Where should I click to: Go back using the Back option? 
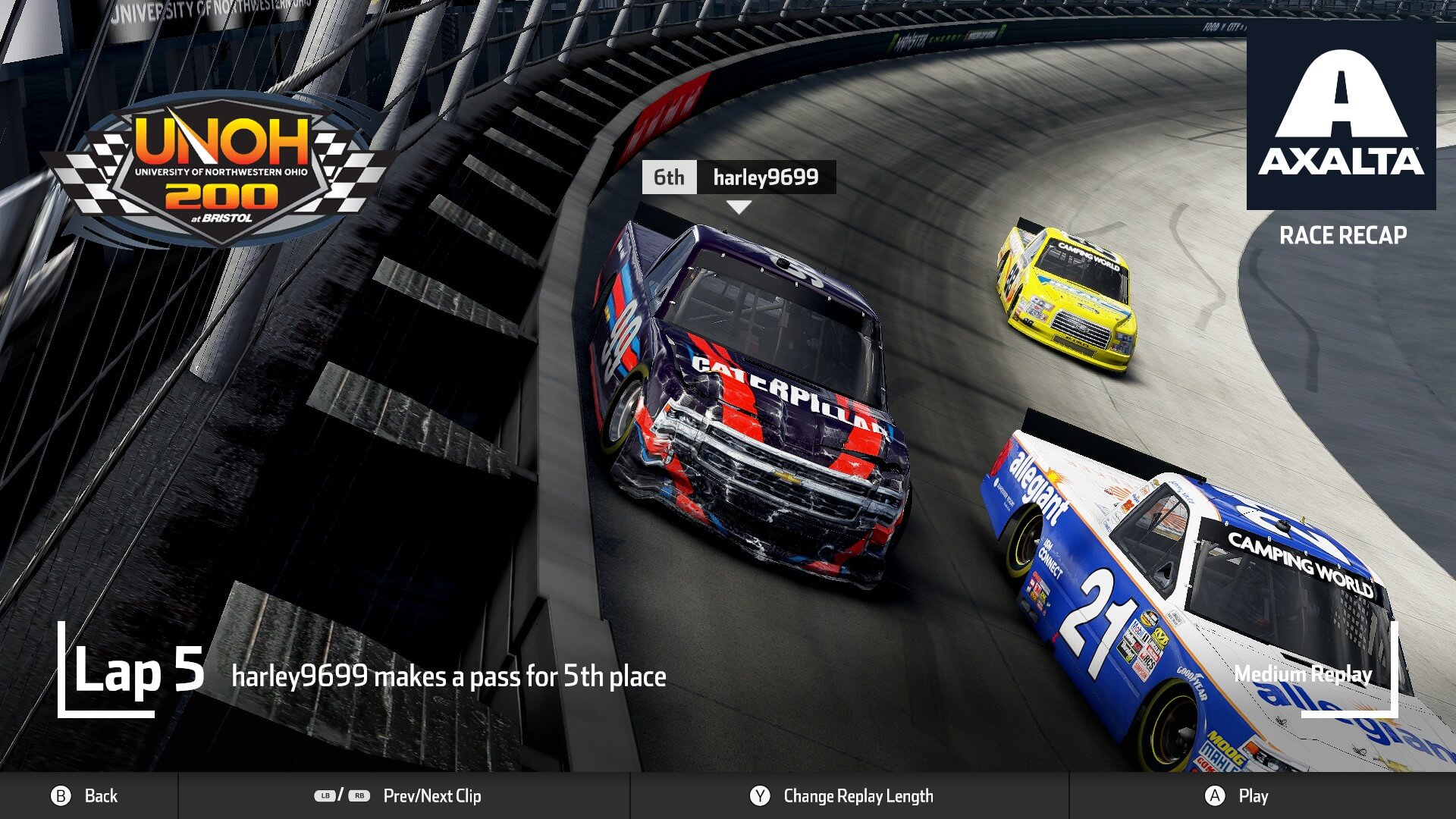(x=85, y=795)
